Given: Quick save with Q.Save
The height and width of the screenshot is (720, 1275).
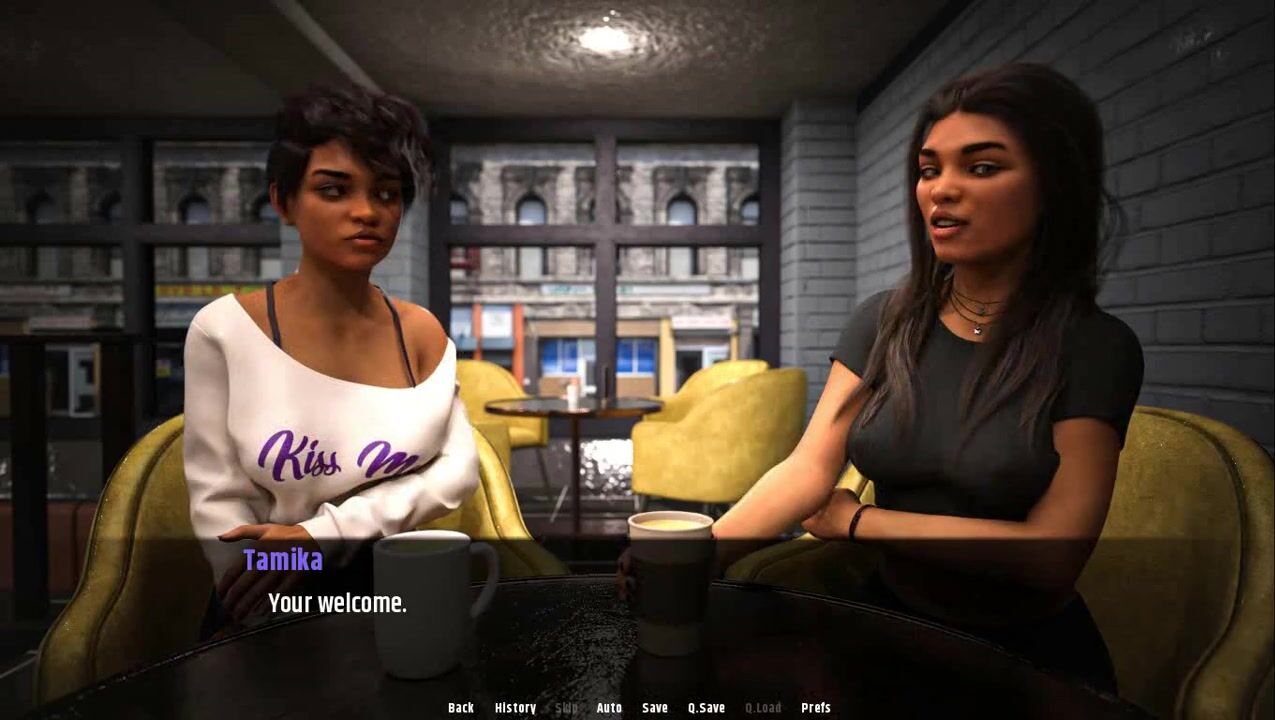Looking at the screenshot, I should [x=706, y=708].
